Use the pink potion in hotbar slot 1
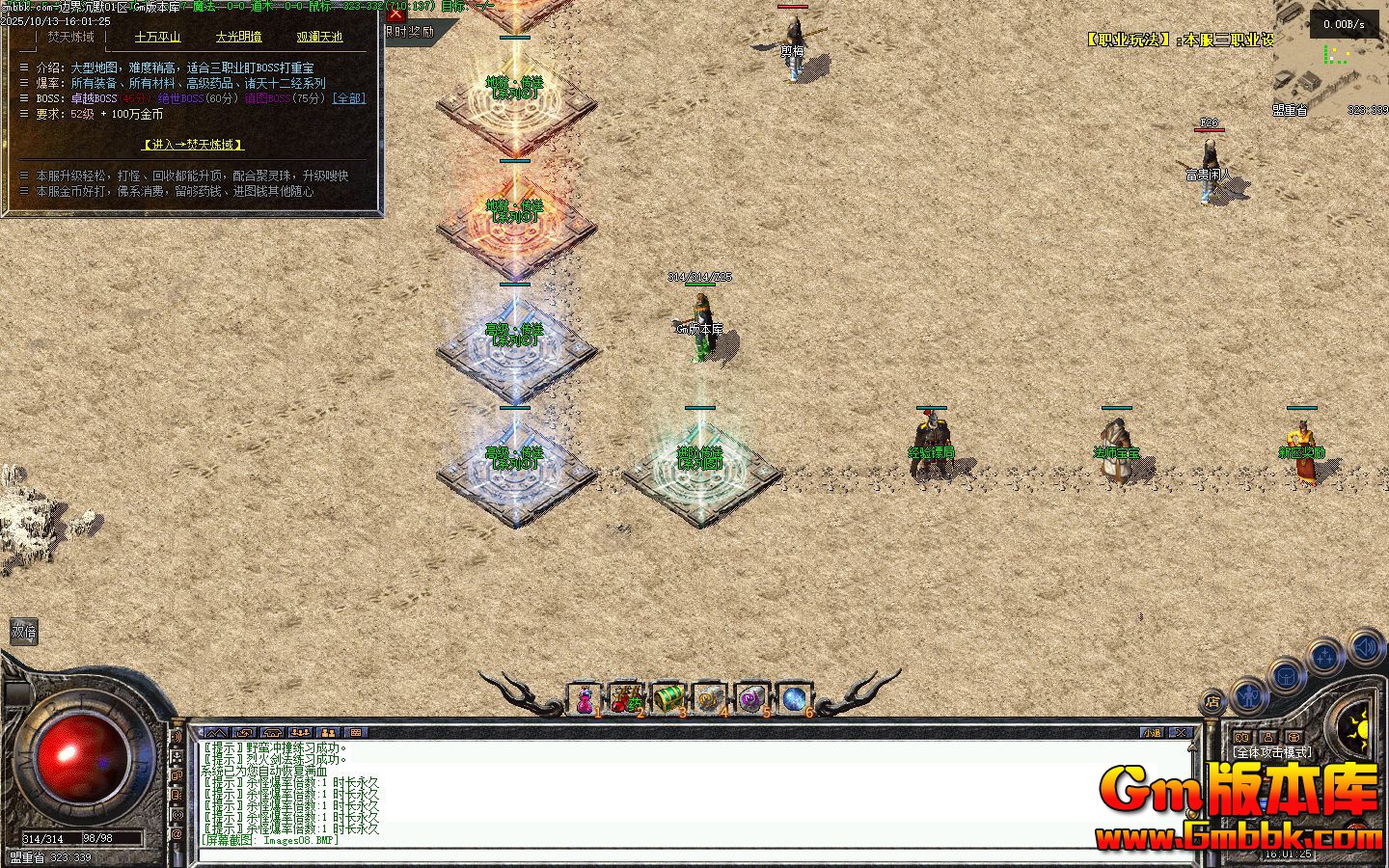The height and width of the screenshot is (868, 1389). 585,700
